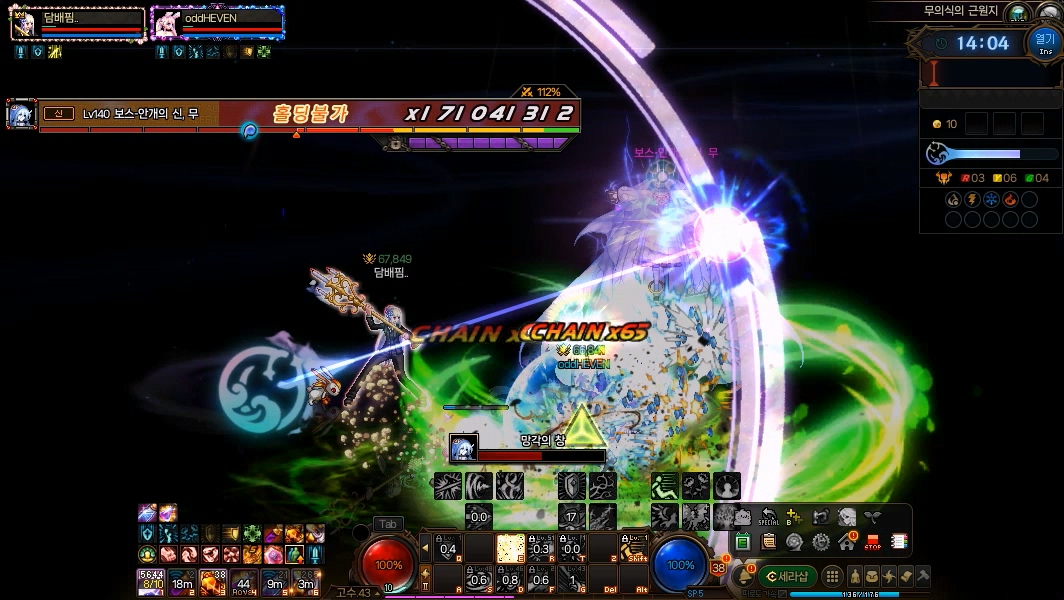Open the colorful notebook icon
Viewport: 1064px width, 600px height.
coord(898,542)
